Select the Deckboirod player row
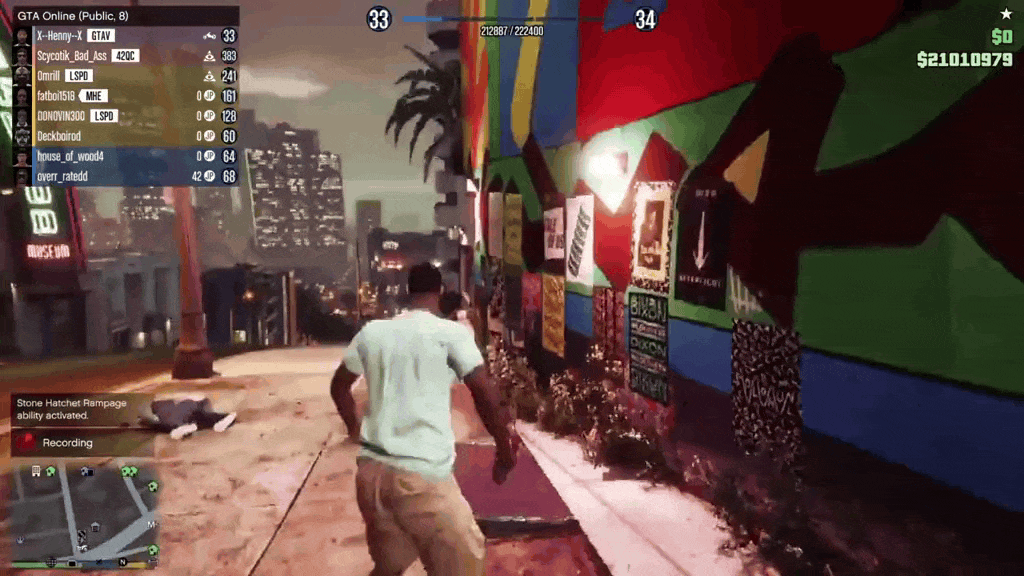 pos(59,136)
